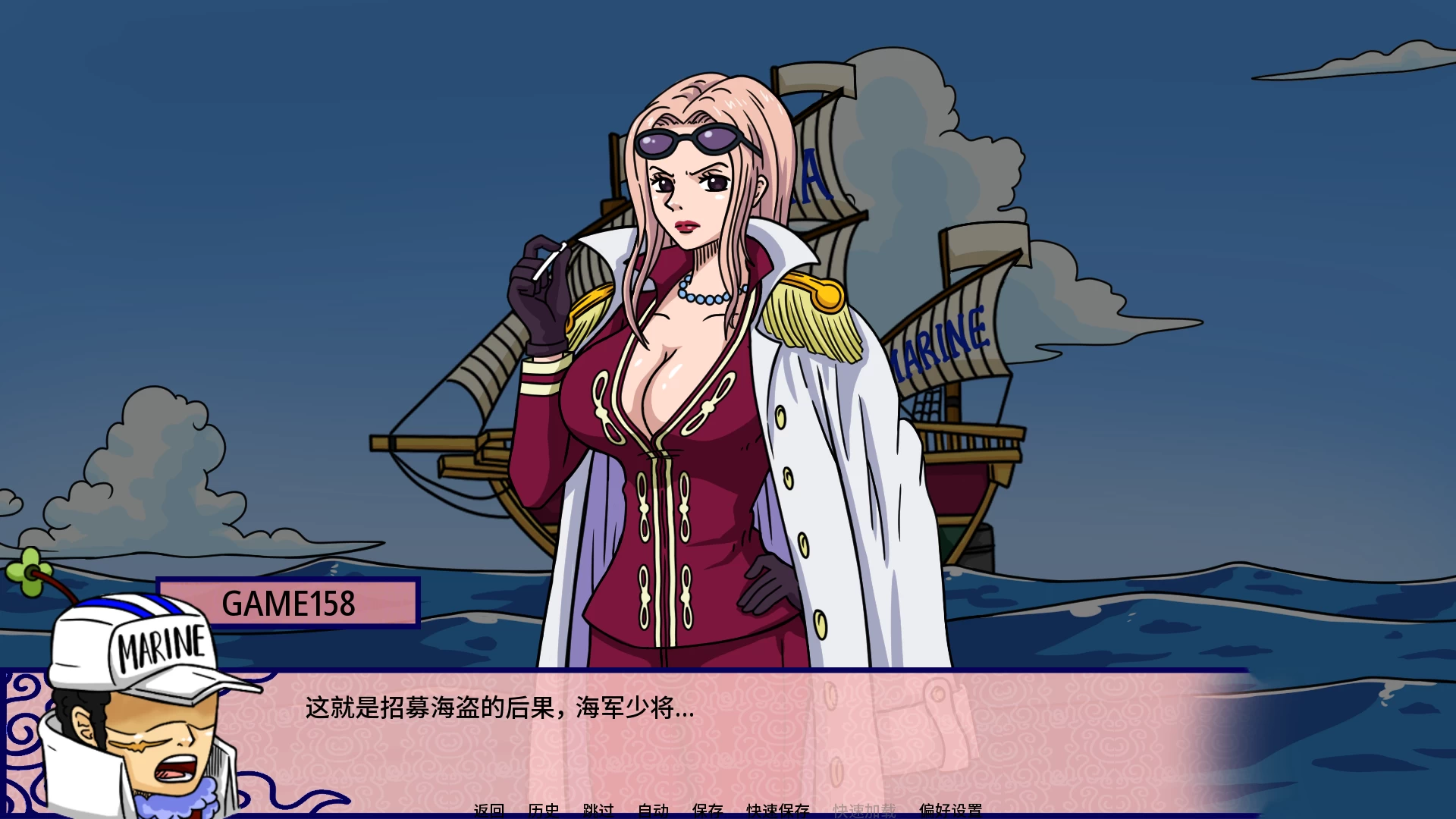Click the grayed-out 快速加载 quick load option
Image resolution: width=1456 pixels, height=819 pixels.
(x=862, y=811)
